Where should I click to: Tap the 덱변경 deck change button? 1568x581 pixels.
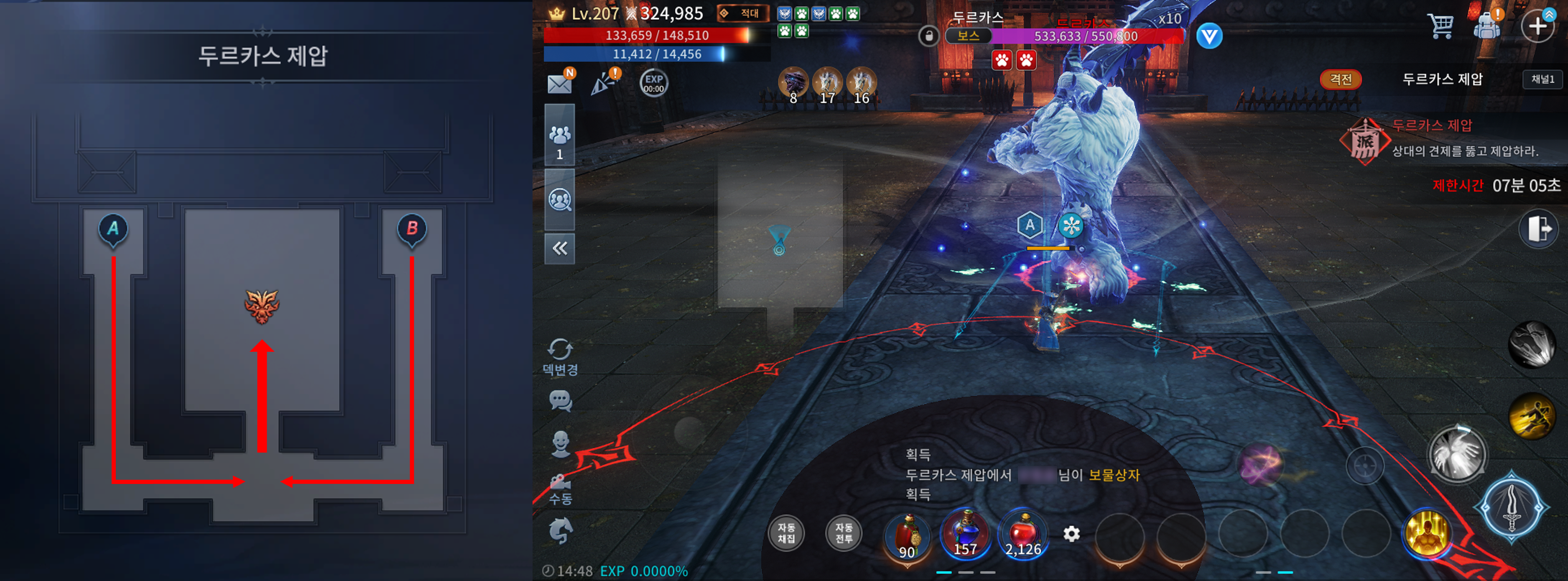[x=560, y=357]
